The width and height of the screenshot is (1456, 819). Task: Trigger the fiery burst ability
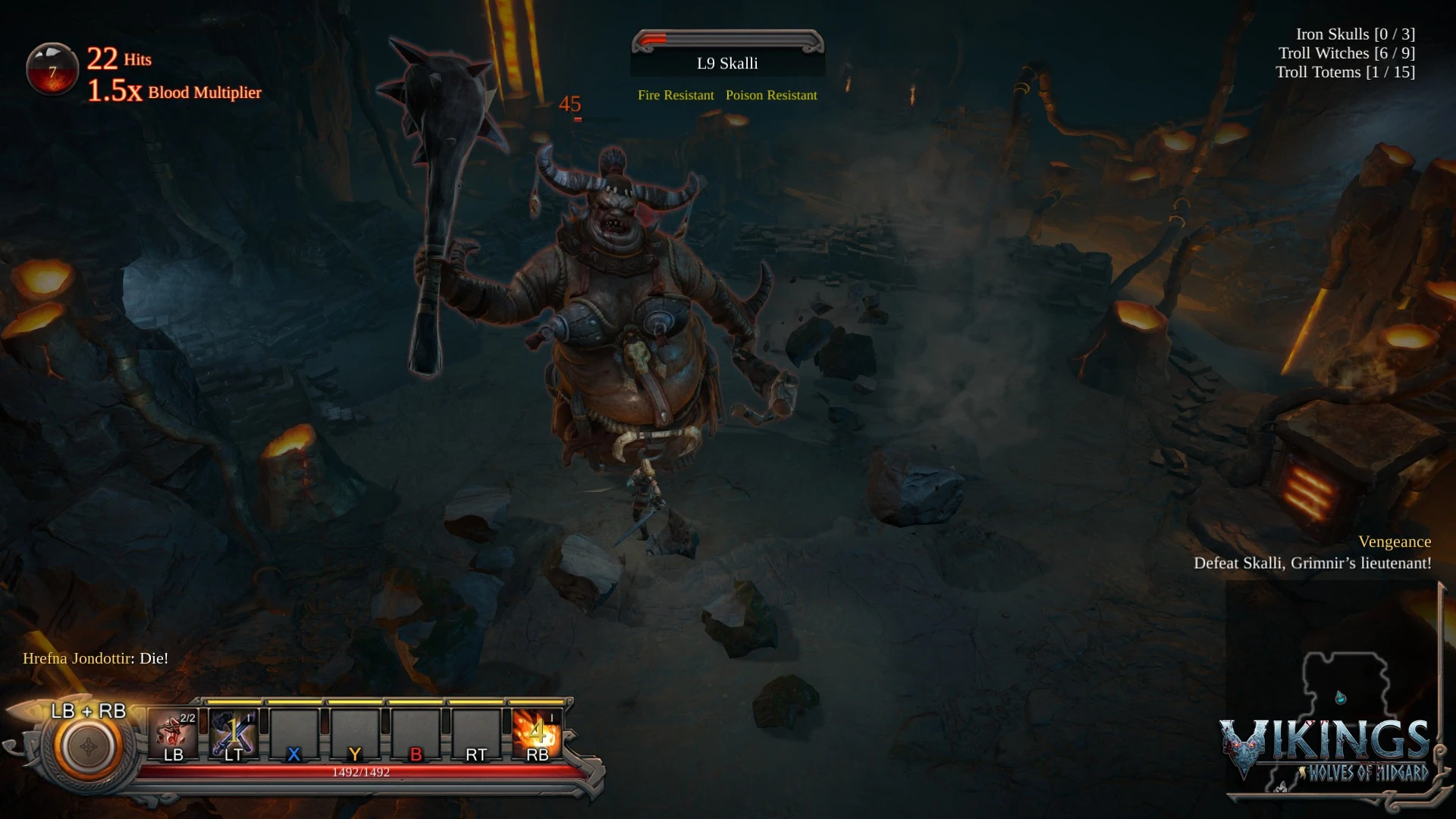point(537,734)
